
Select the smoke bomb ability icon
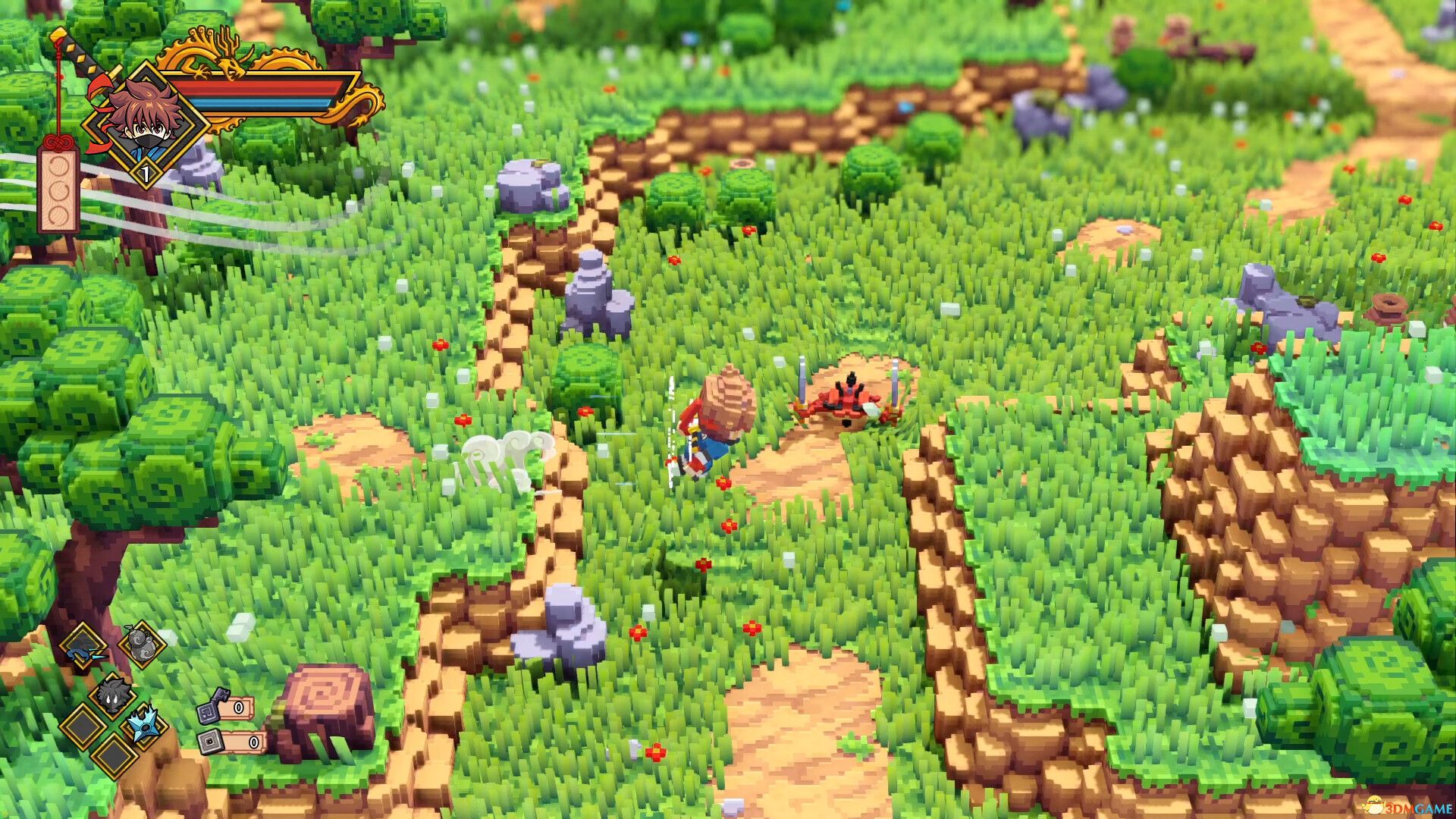111,695
